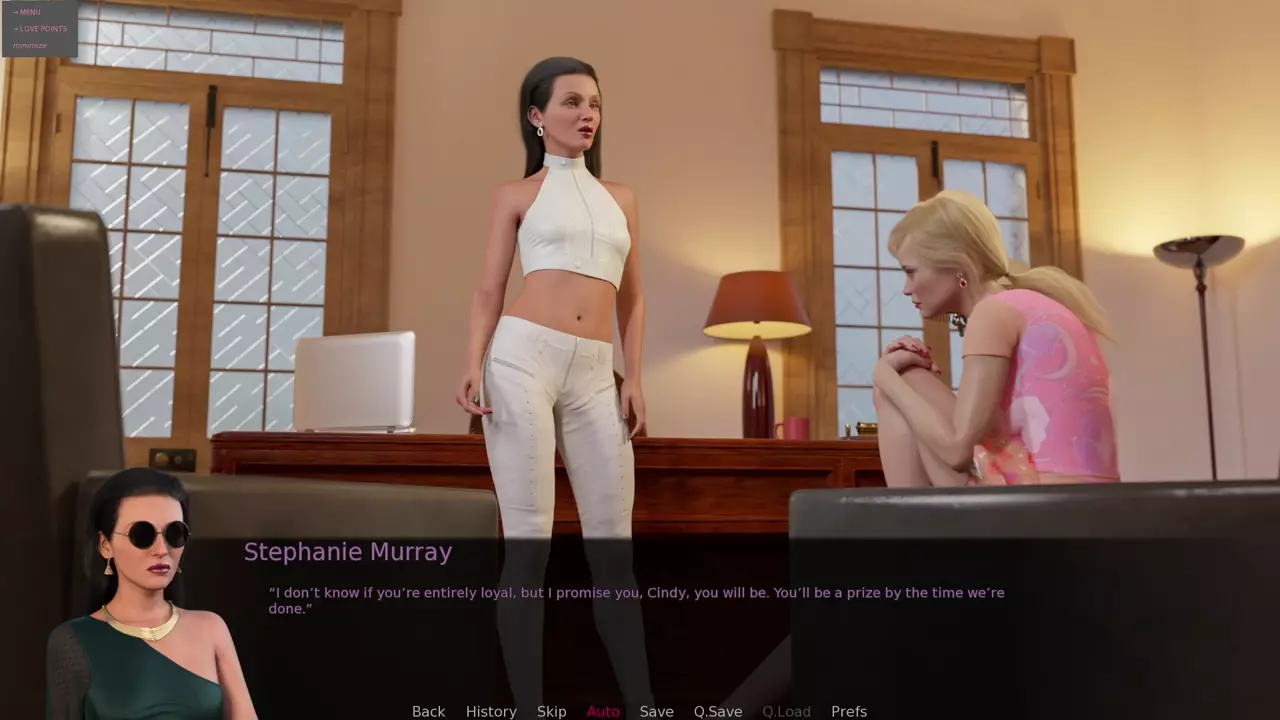Open the Save game screen
1280x720 pixels.
(x=656, y=711)
